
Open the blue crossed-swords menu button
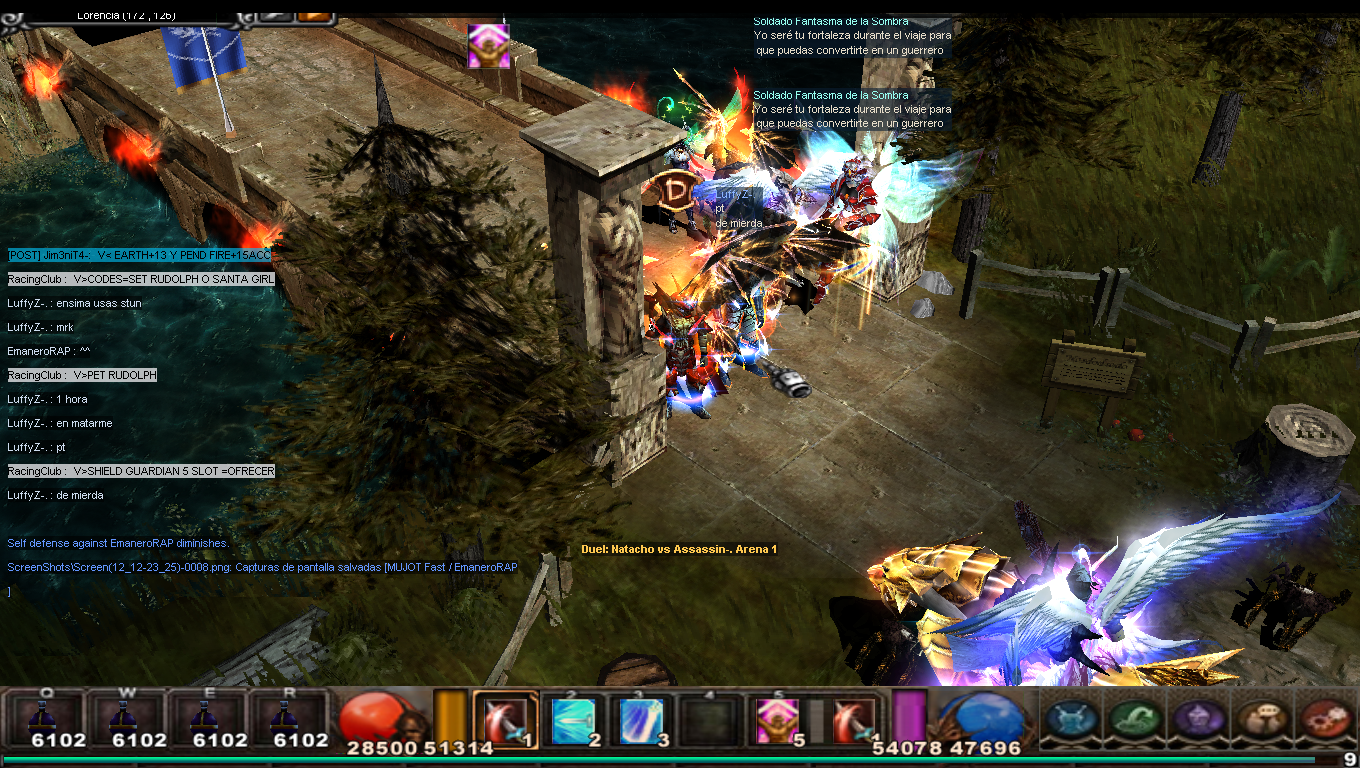pyautogui.click(x=1072, y=718)
